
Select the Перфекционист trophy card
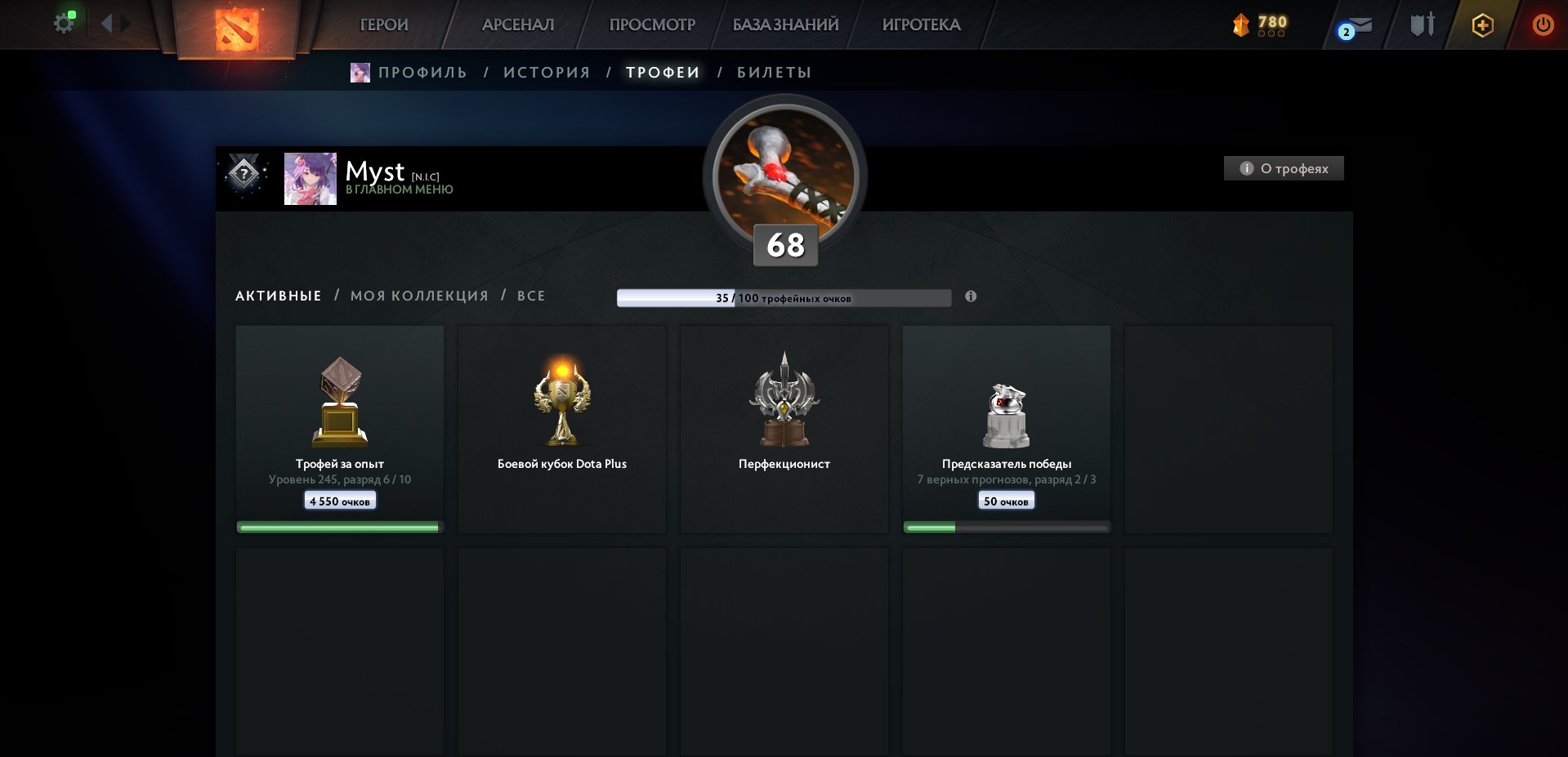tap(784, 429)
